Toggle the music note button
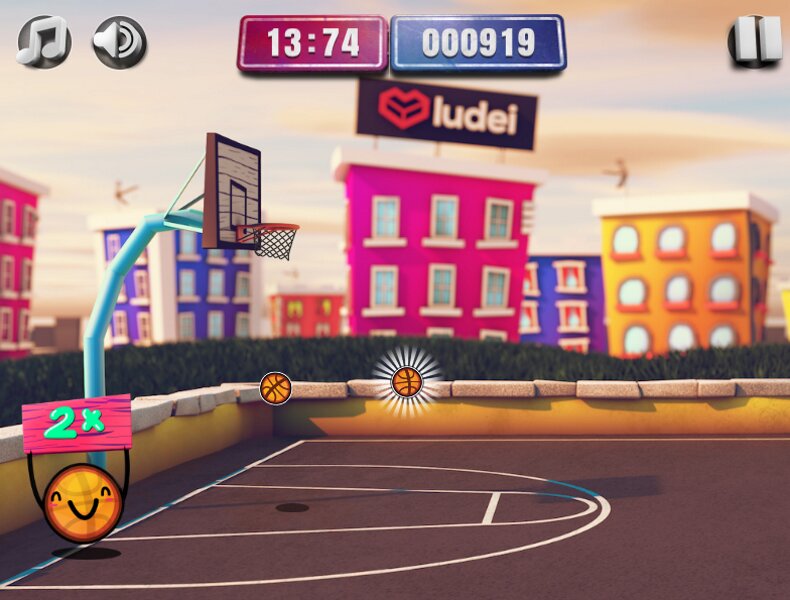Viewport: 790px width, 600px height. coord(44,42)
